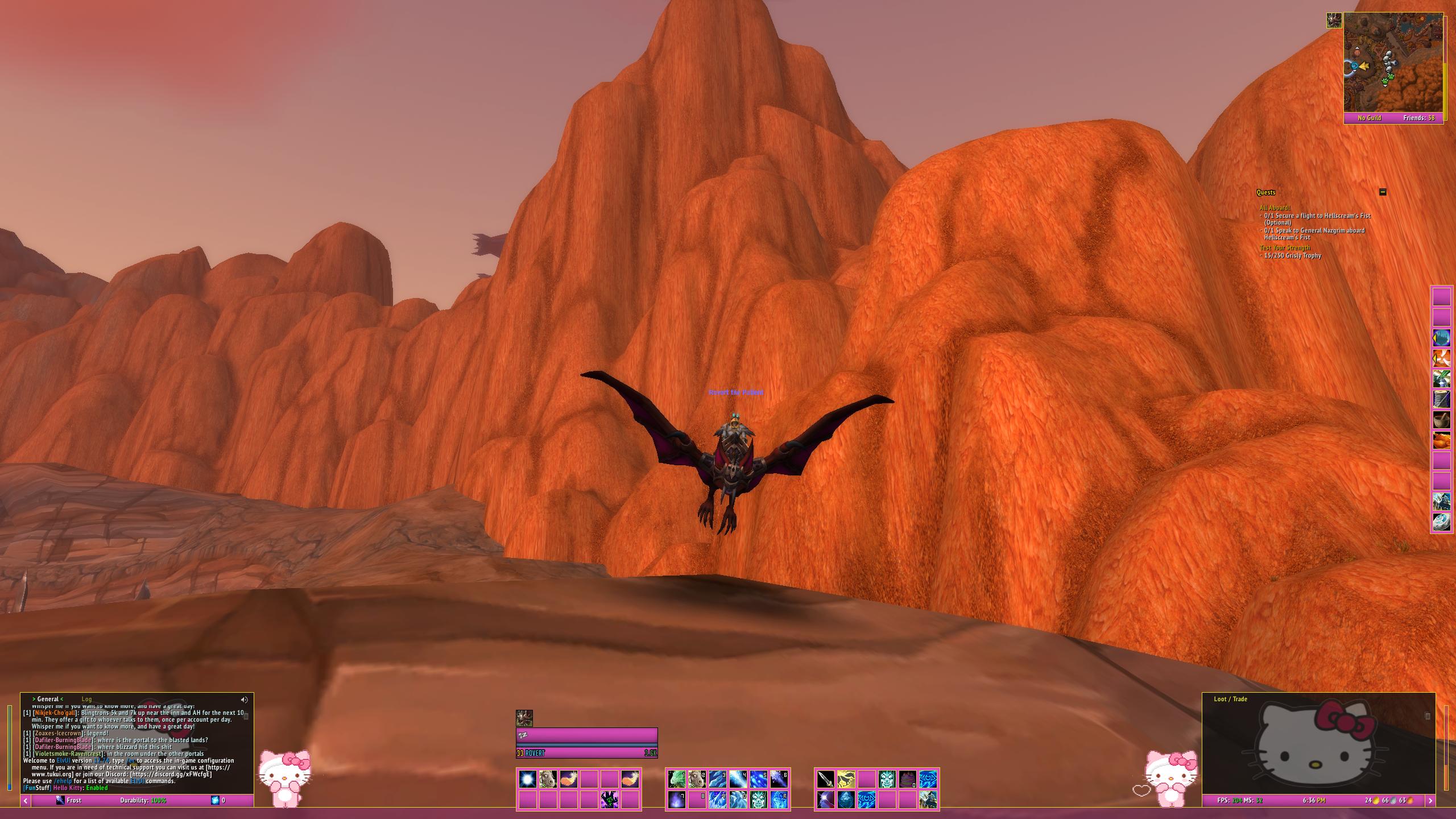This screenshot has width=1456, height=819.
Task: Check the Durability data text
Action: click(x=143, y=800)
